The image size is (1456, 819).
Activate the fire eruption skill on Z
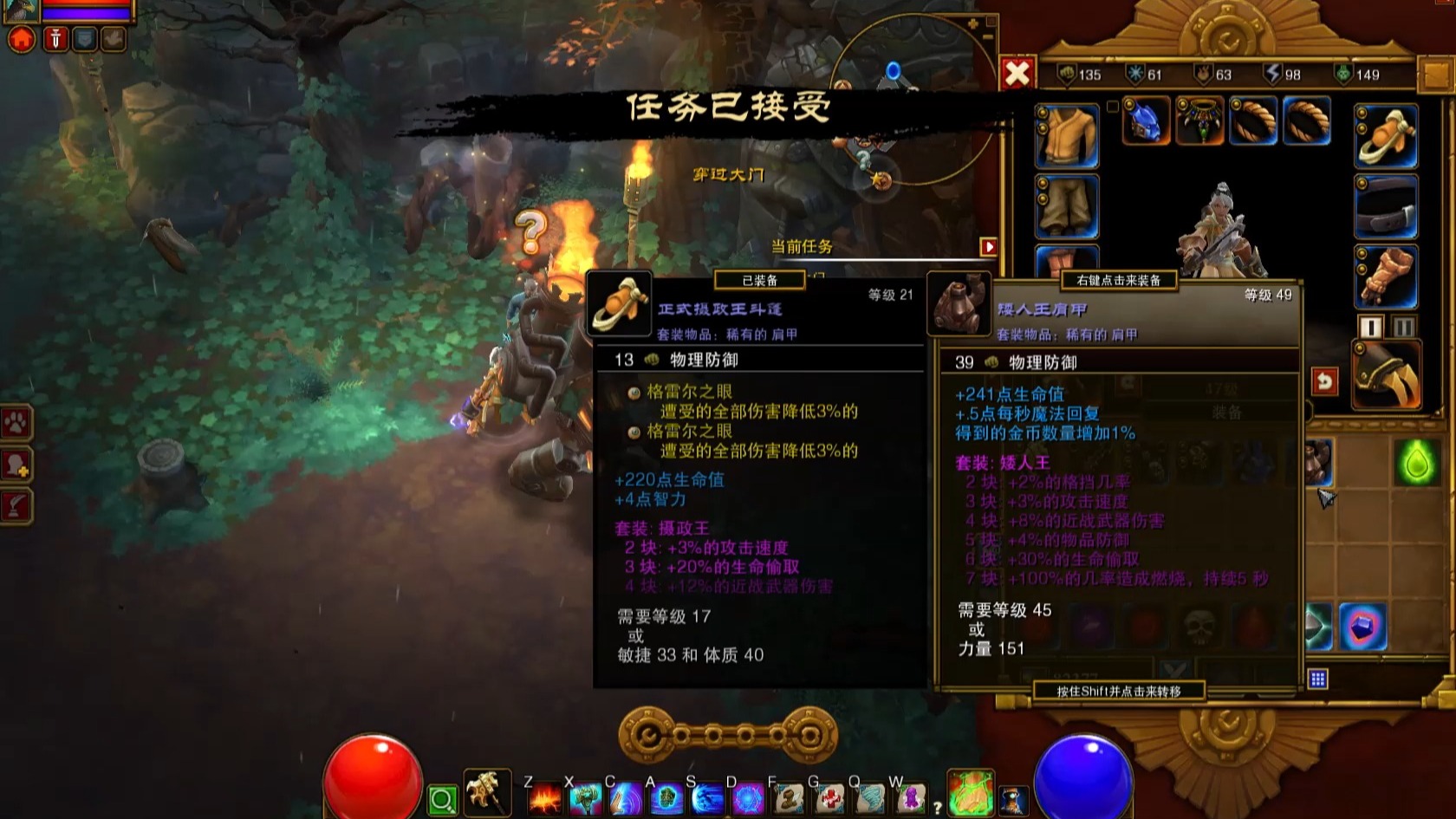click(x=543, y=798)
